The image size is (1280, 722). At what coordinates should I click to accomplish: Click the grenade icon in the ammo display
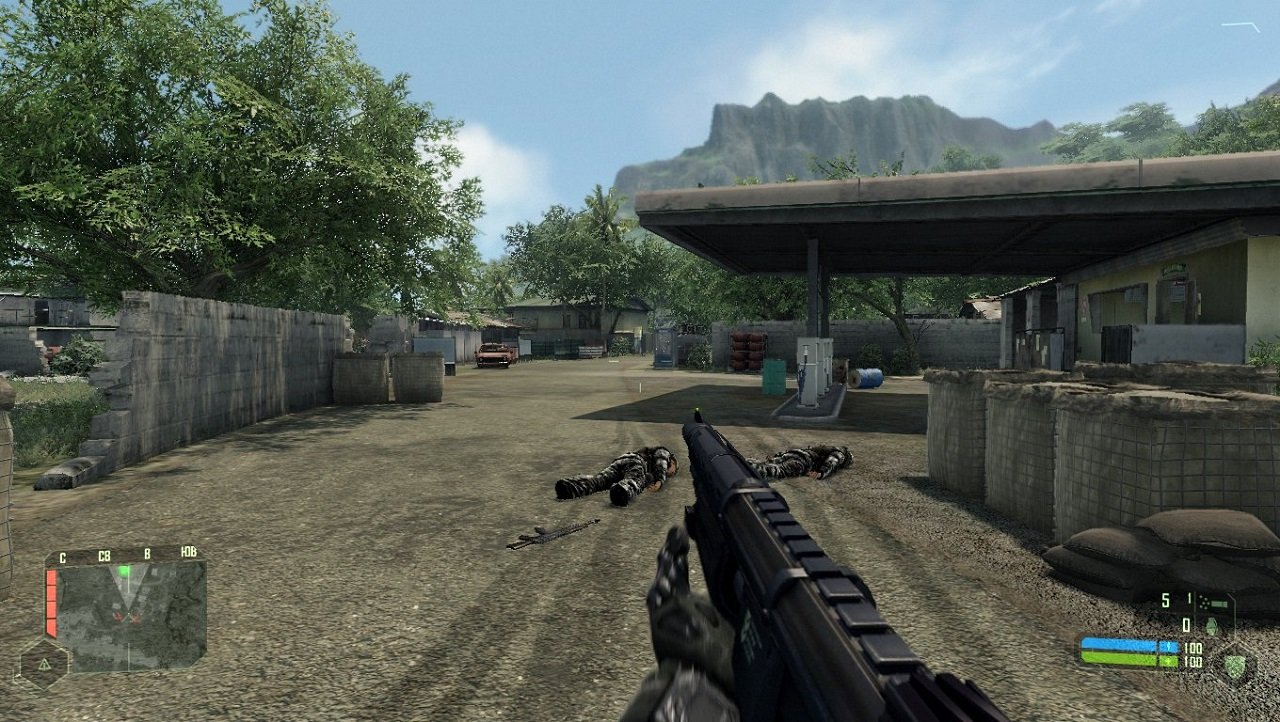1212,626
